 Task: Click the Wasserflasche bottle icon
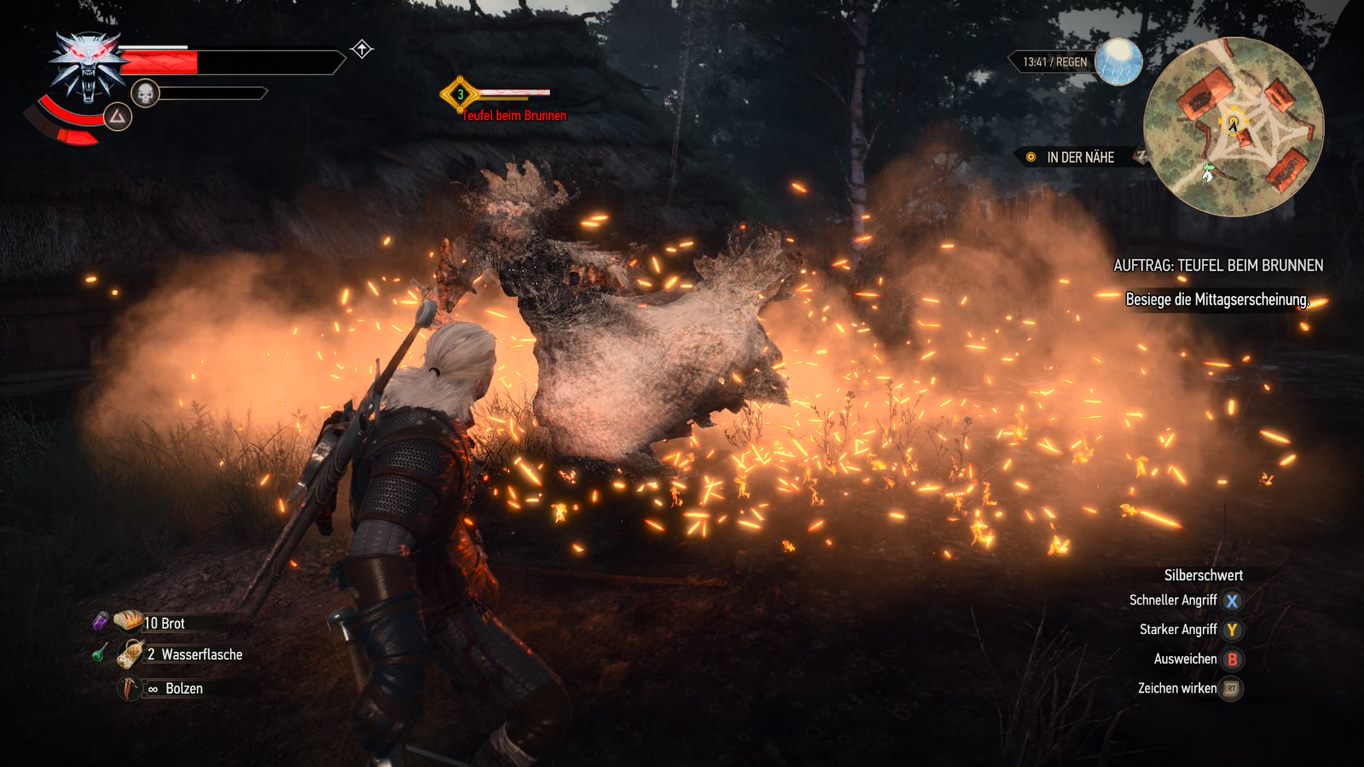point(131,655)
